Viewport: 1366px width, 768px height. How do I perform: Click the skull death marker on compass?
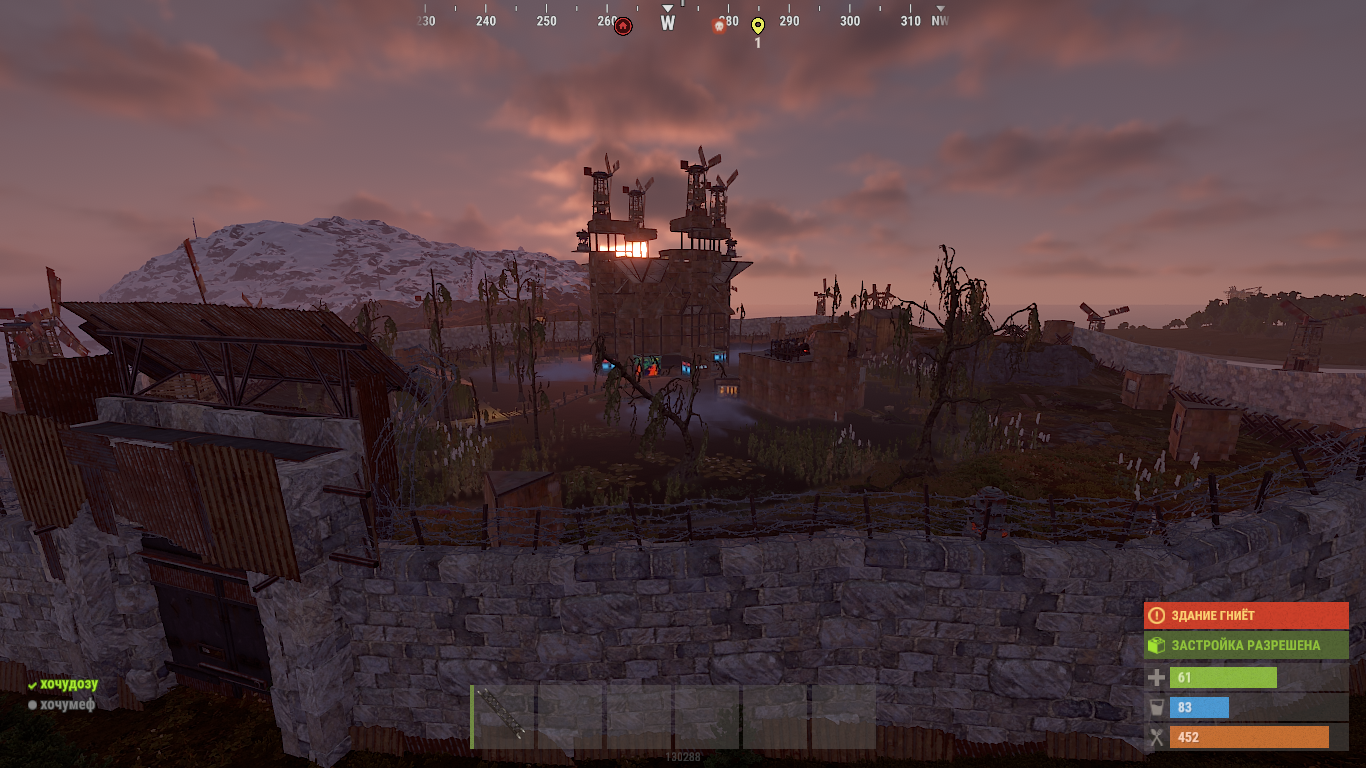click(x=718, y=26)
